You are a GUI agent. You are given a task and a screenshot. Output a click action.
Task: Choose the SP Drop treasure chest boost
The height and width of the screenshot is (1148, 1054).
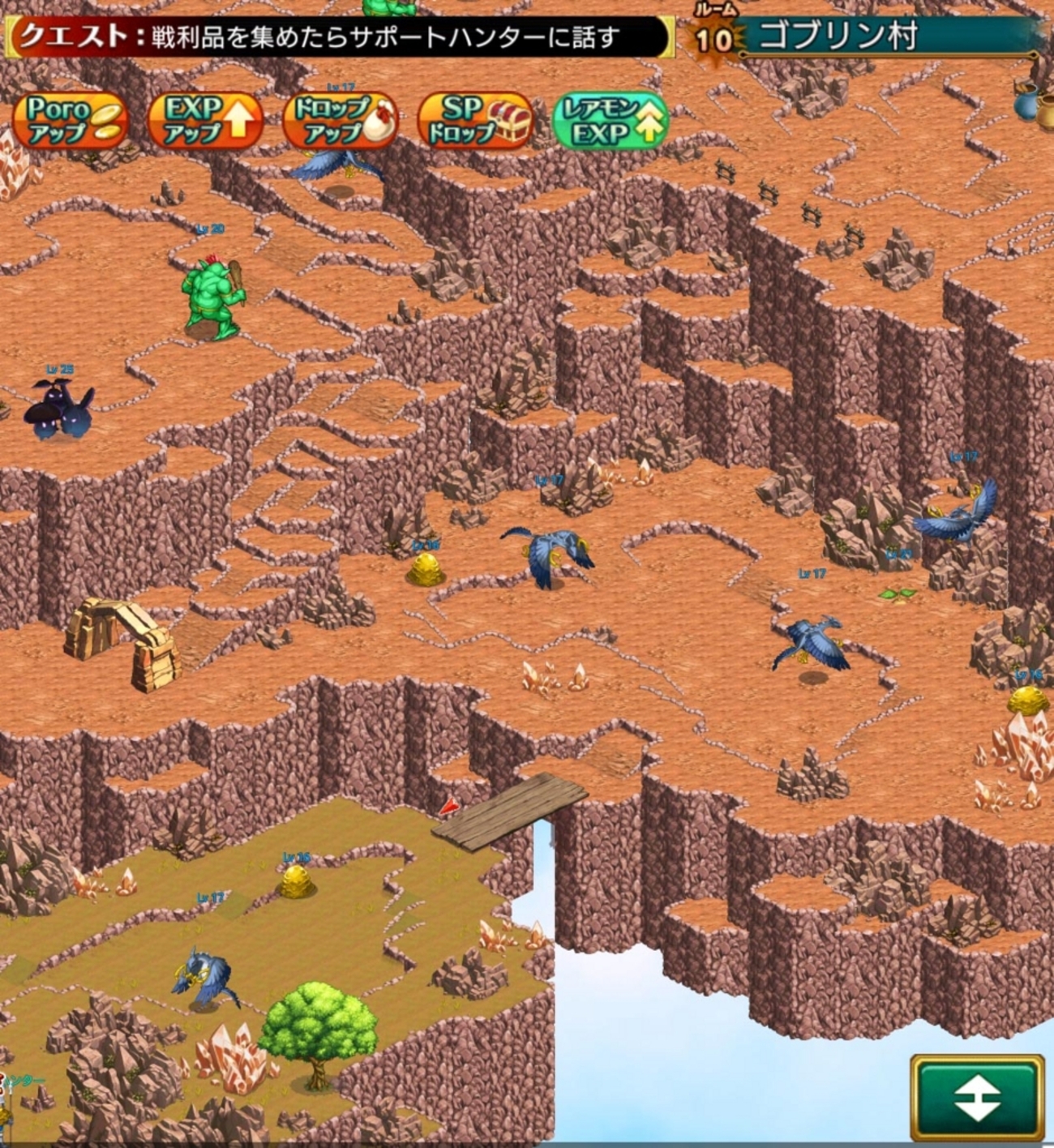475,121
